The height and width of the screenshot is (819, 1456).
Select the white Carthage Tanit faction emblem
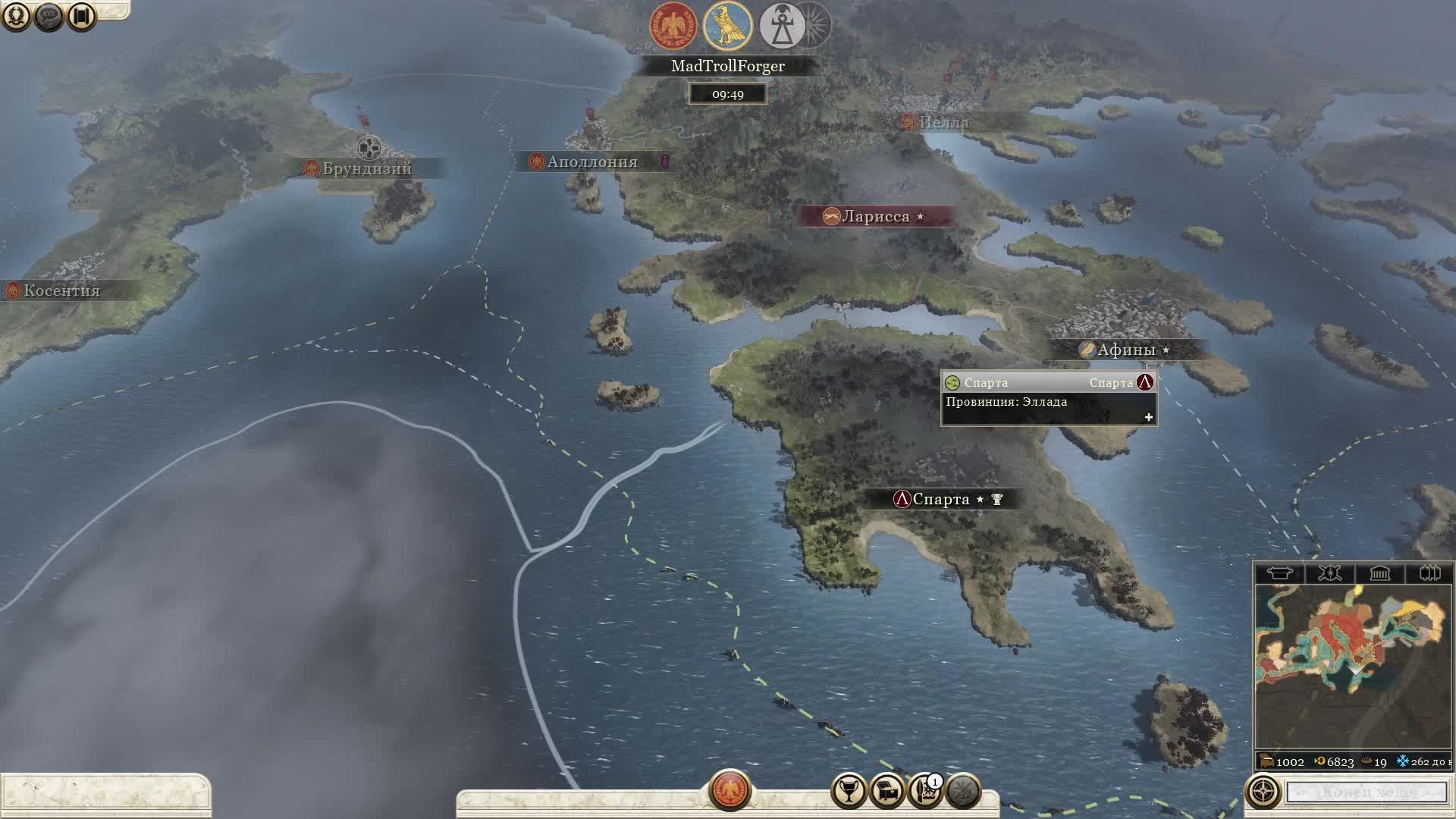[x=783, y=26]
